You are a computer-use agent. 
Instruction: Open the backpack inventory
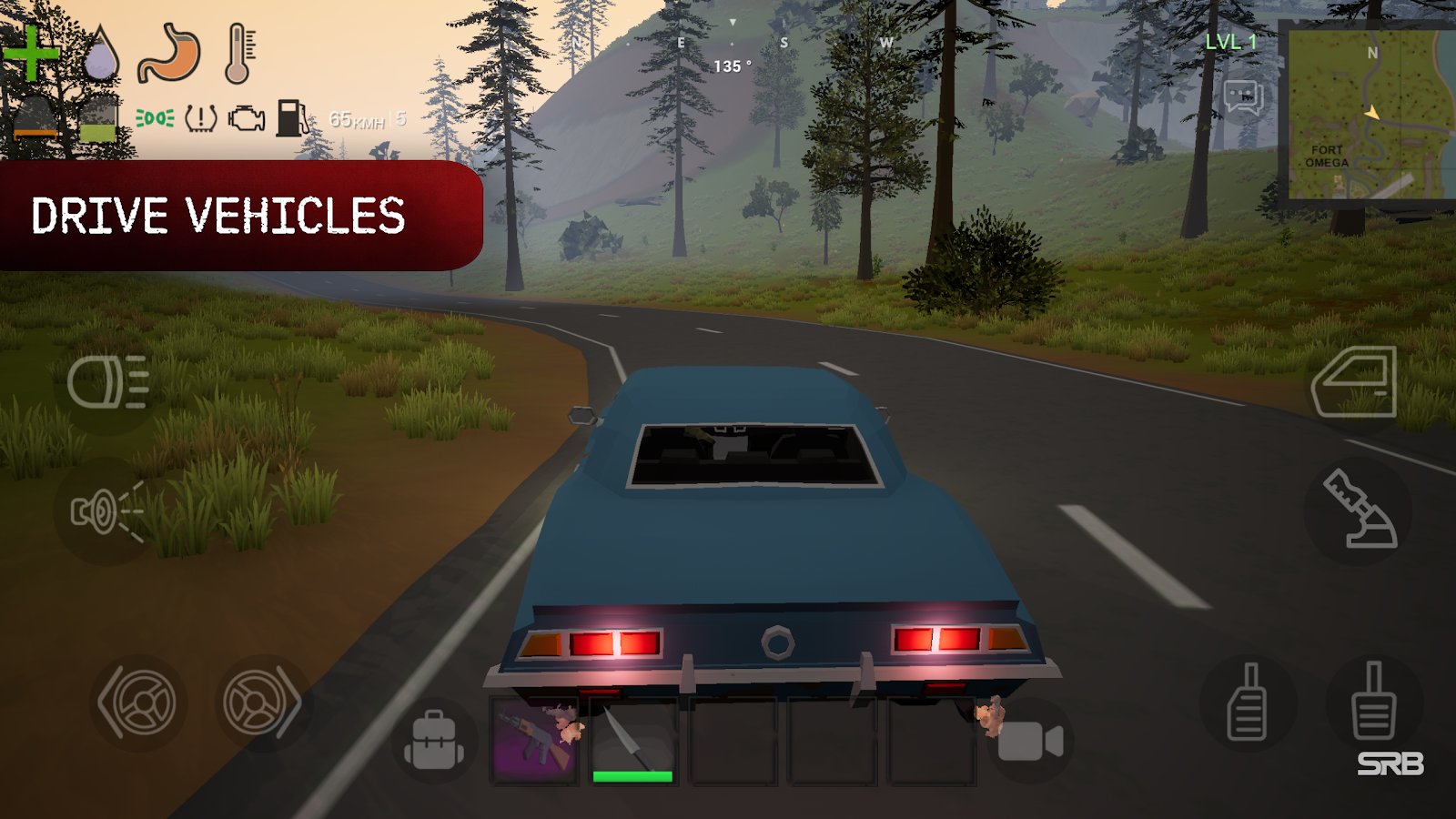pos(434,741)
